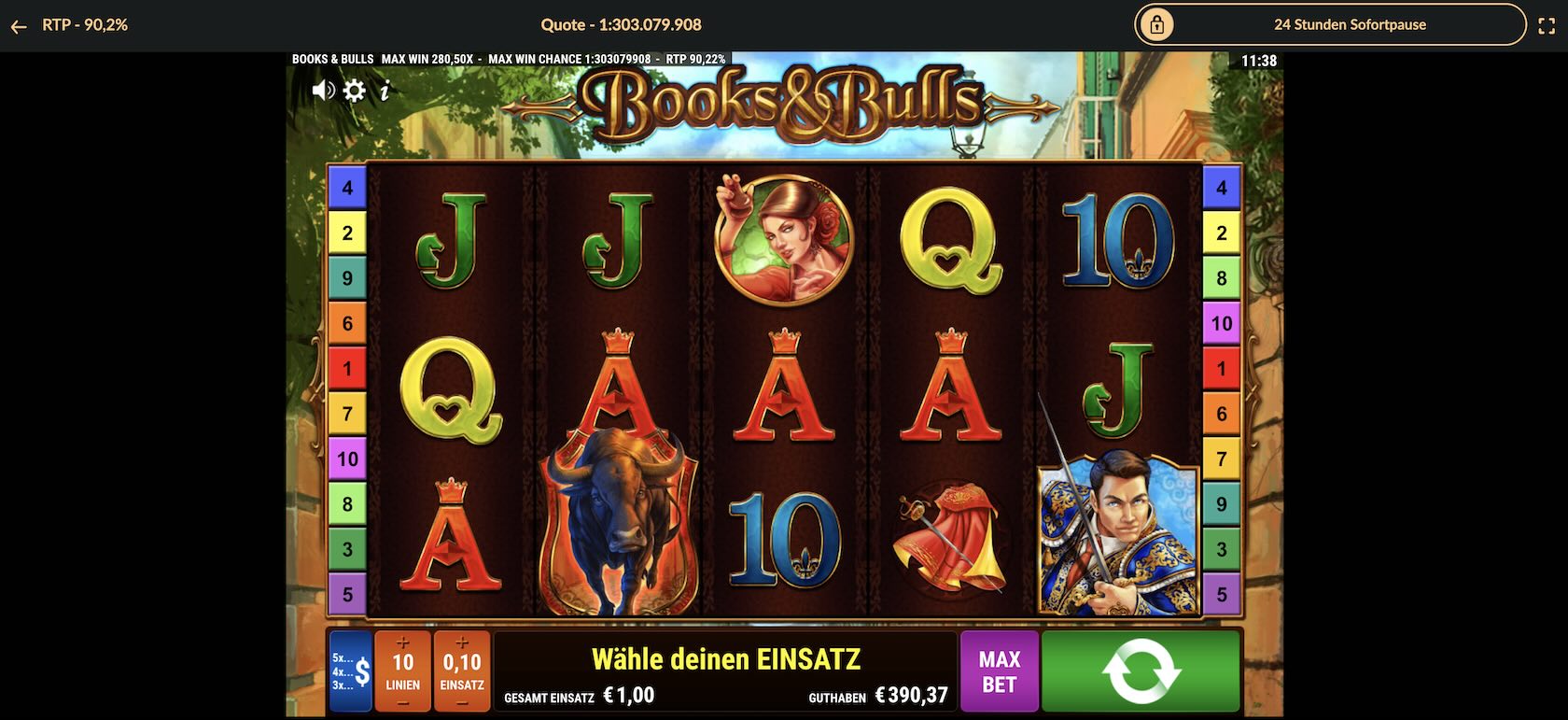Open game info with the i icon
The image size is (1568, 720).
(x=383, y=90)
